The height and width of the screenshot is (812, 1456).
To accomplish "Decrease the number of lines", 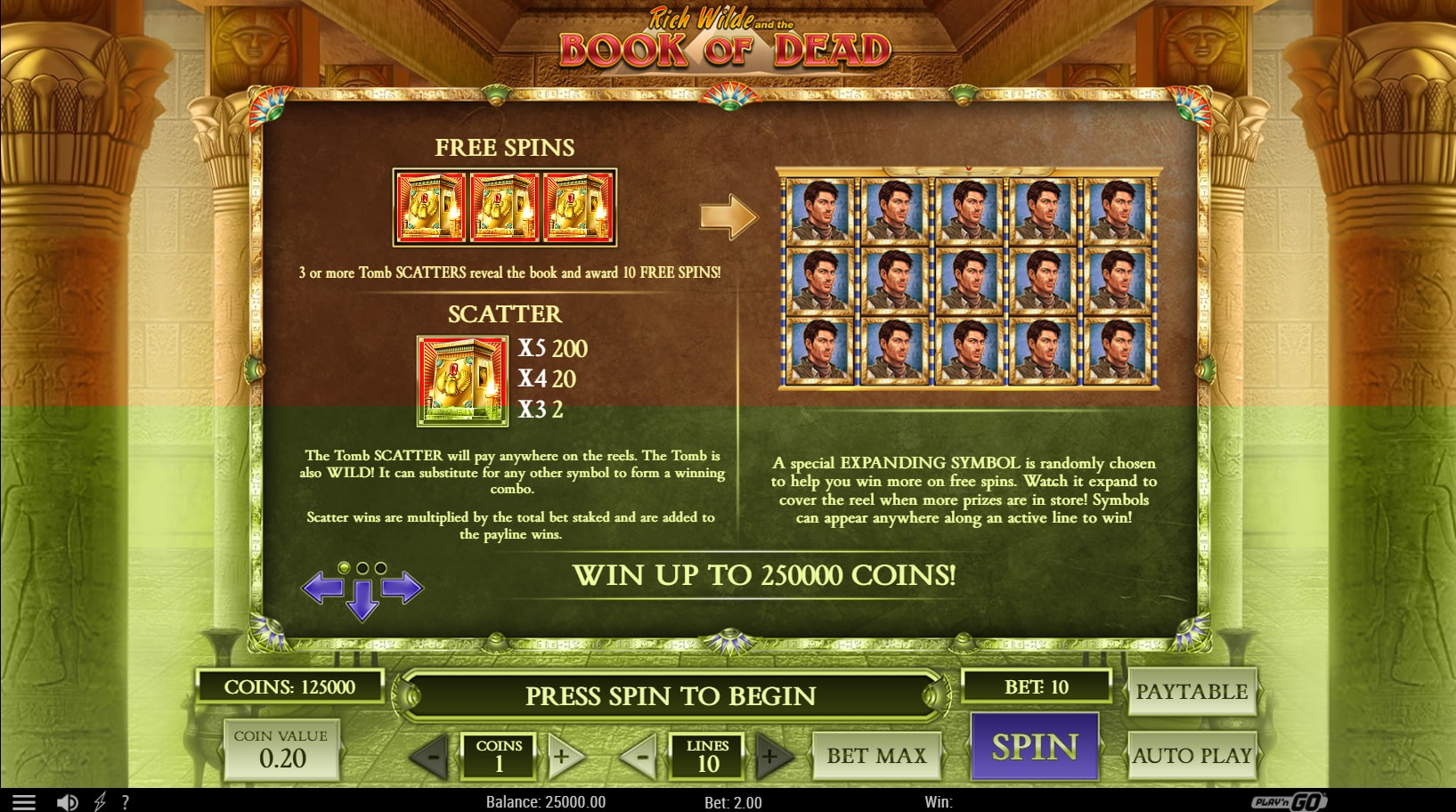I will 639,757.
